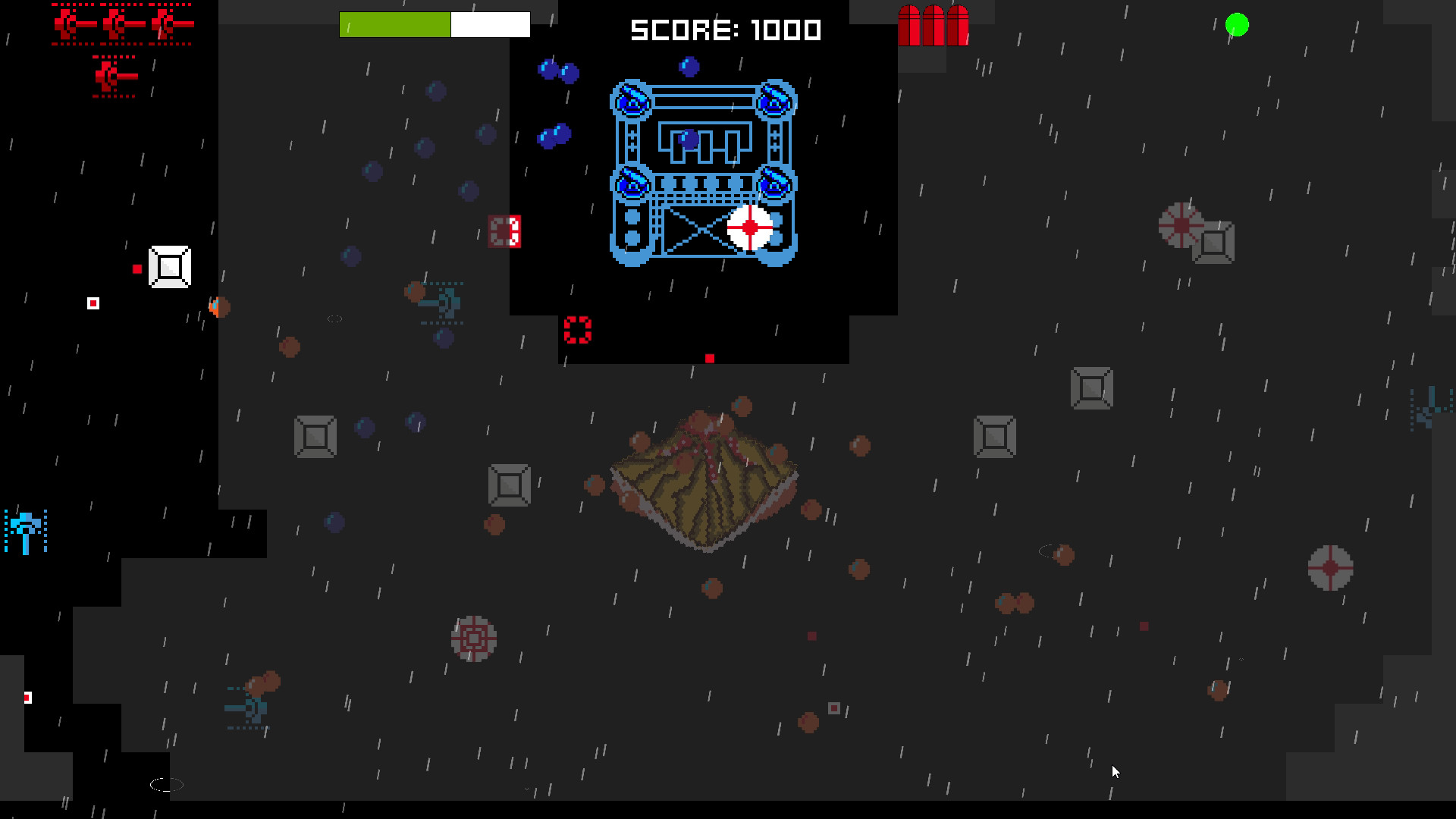
Task: Click the red ring turret below the boss
Action: coord(579,329)
